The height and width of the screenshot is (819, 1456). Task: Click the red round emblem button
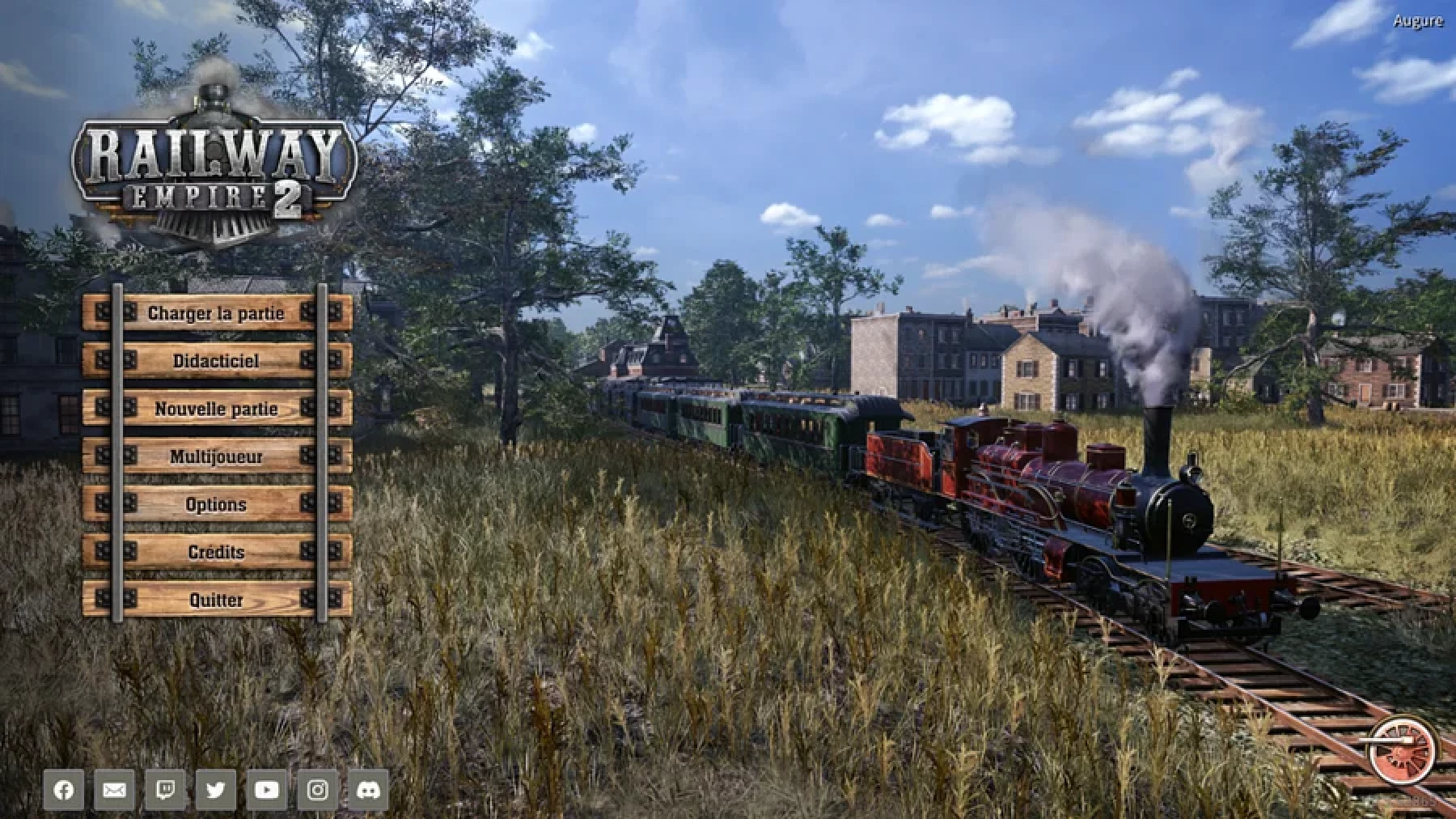pyautogui.click(x=1403, y=750)
